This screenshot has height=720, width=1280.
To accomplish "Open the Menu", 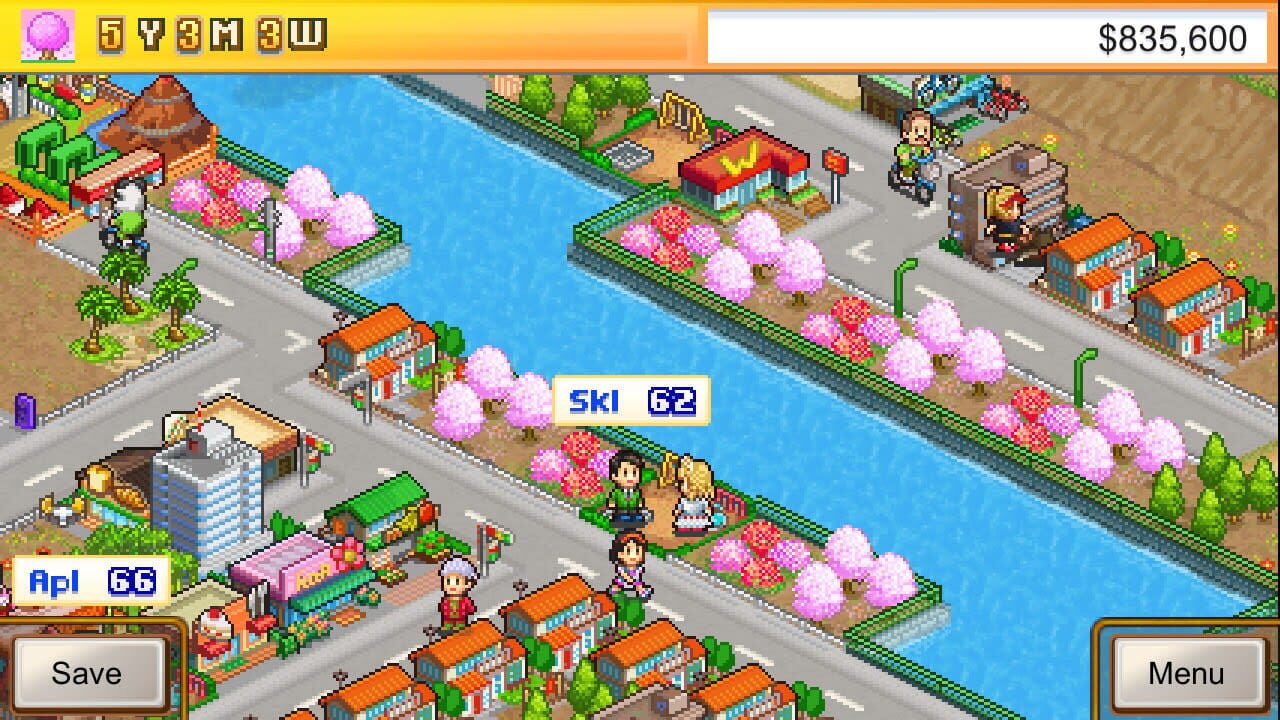I will click(x=1190, y=672).
